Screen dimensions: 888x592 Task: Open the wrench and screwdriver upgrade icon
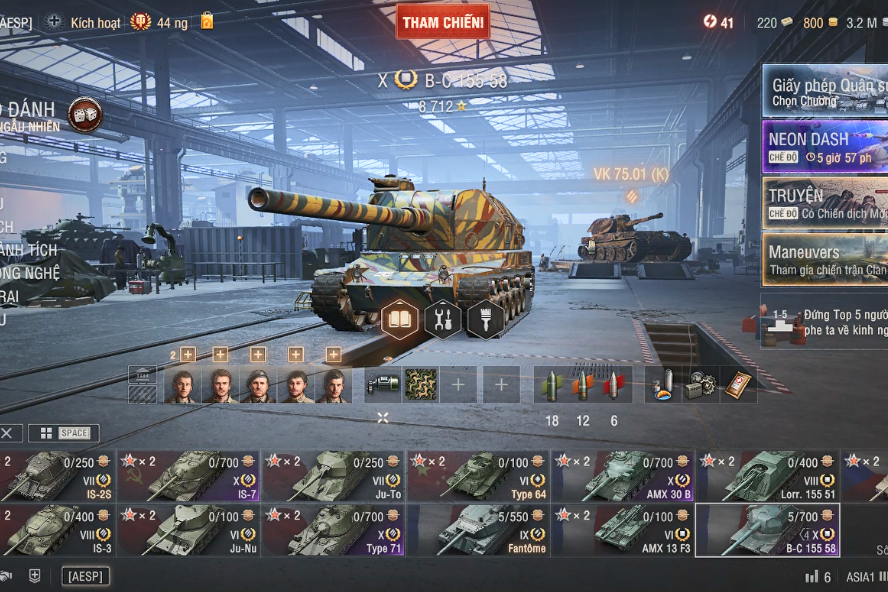coord(443,319)
